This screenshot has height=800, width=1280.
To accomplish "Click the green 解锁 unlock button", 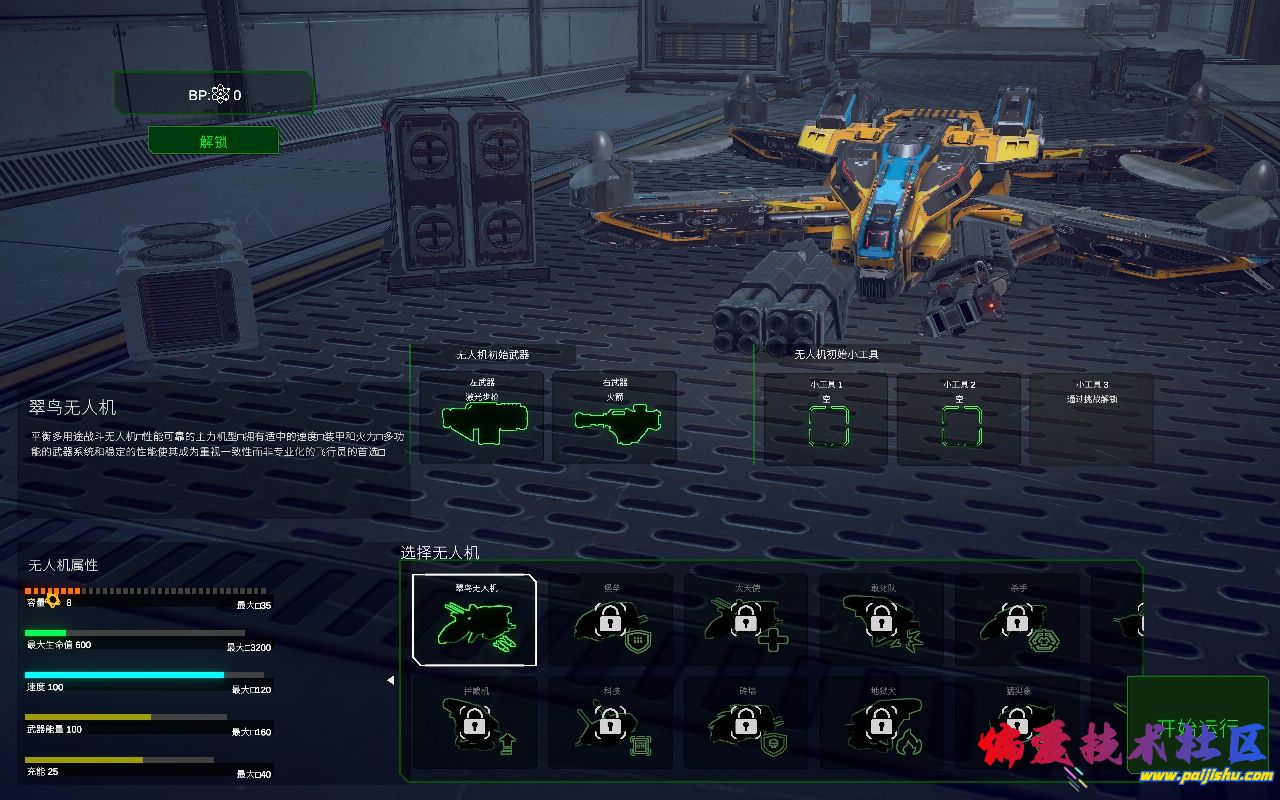I will pyautogui.click(x=213, y=141).
